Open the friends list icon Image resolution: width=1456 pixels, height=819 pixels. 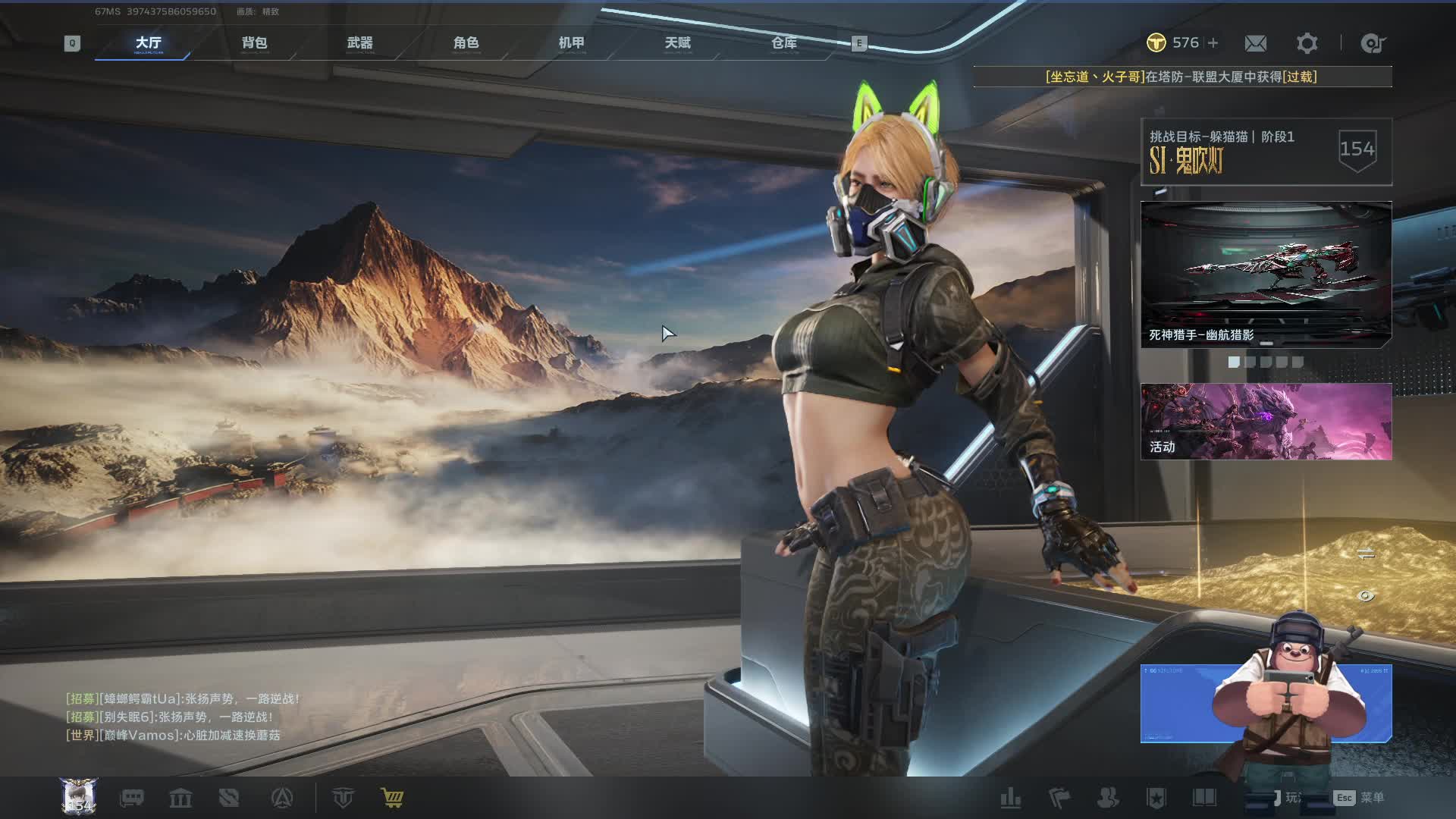[x=1108, y=798]
